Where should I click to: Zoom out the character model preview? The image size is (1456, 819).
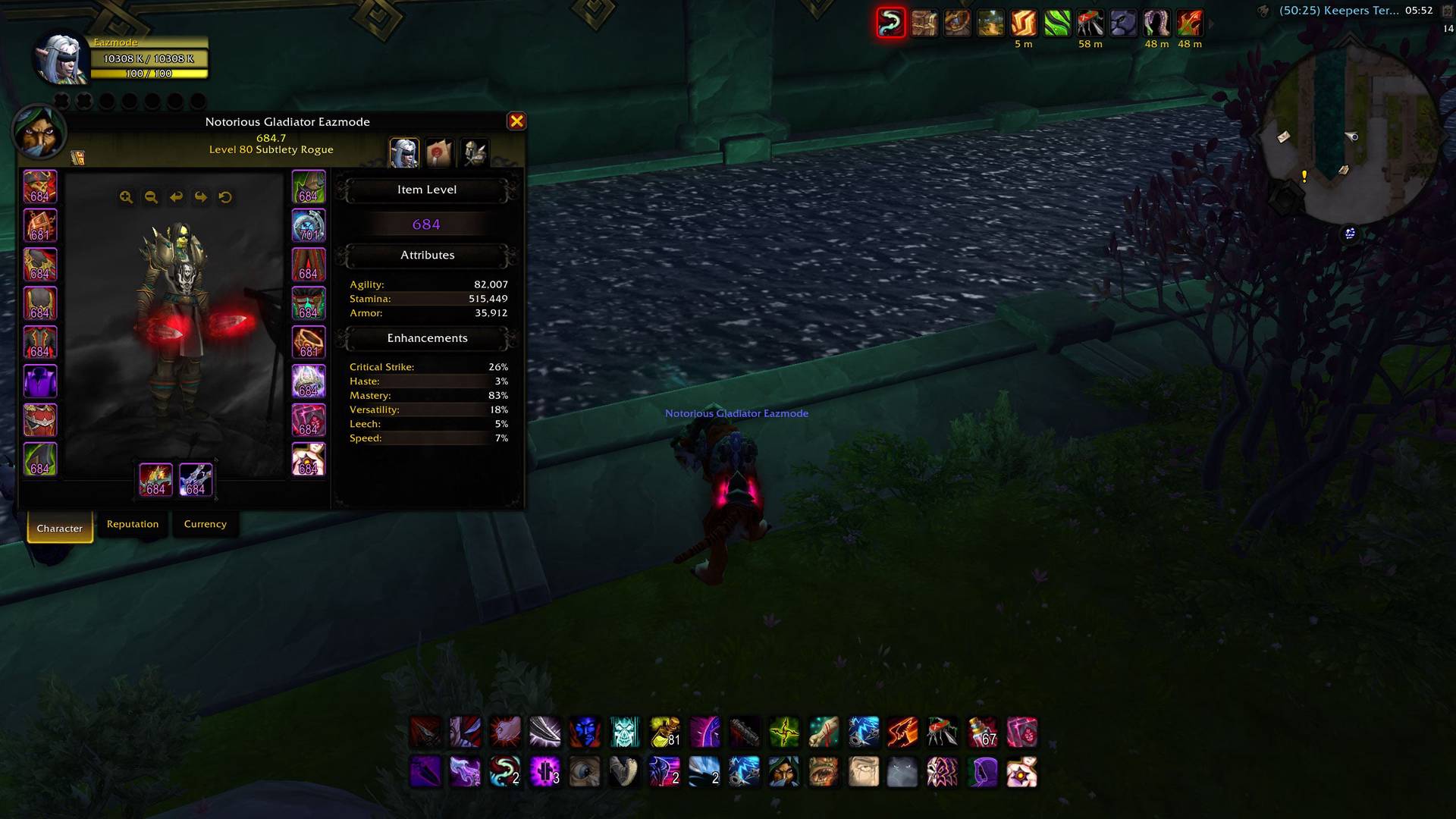[151, 197]
